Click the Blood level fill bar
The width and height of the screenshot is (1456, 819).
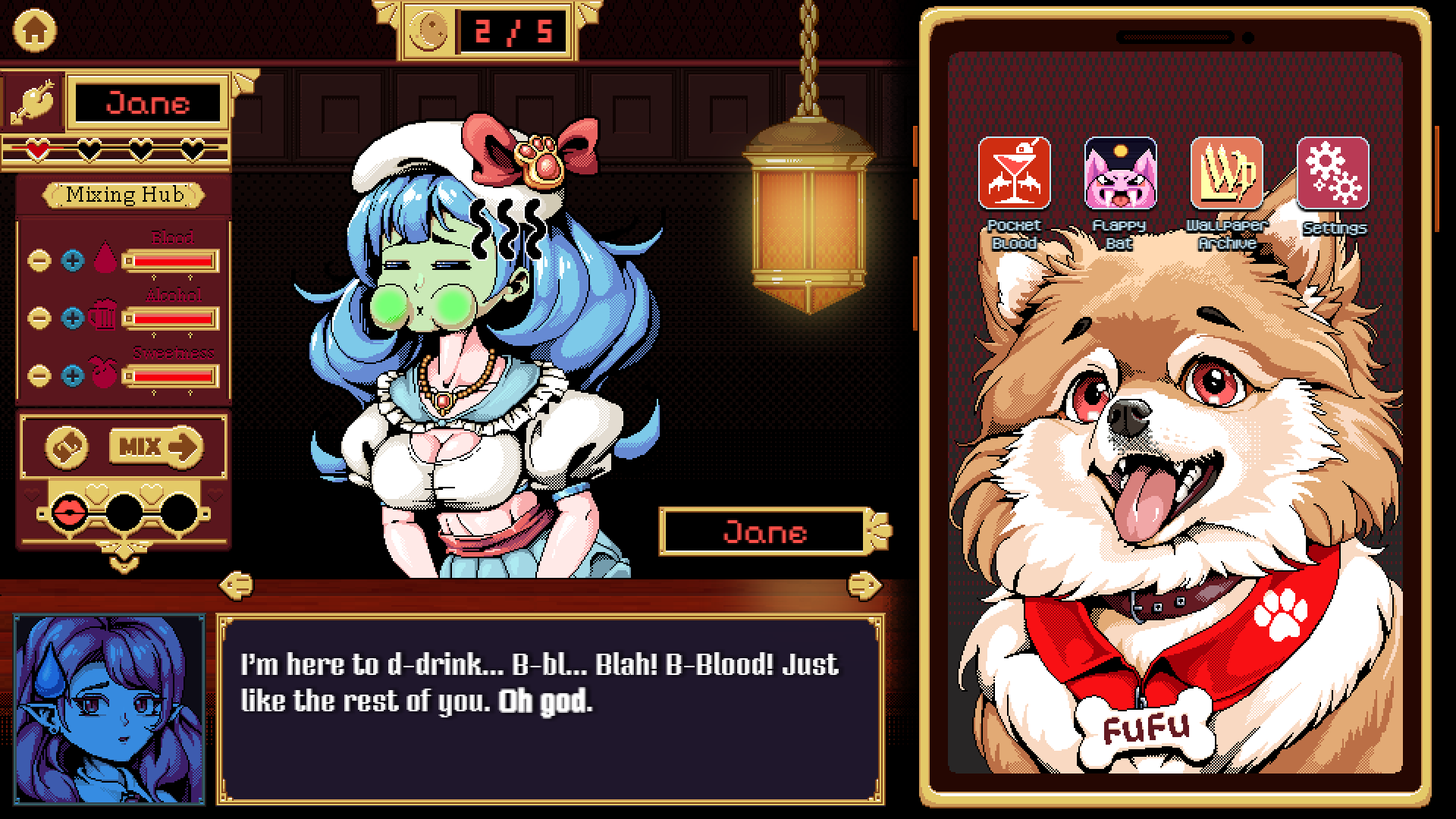tap(173, 262)
